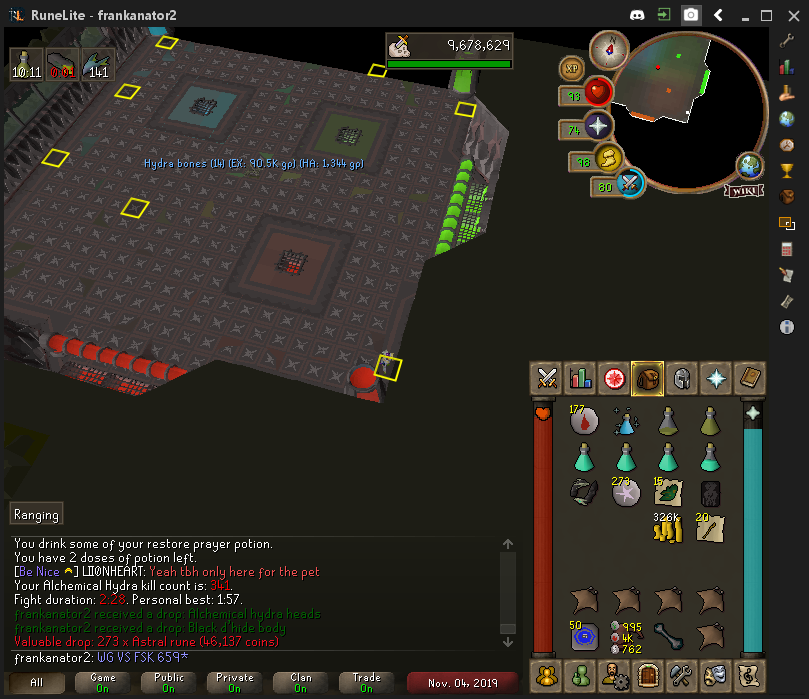
Task: Activate the special attack orb
Action: pos(630,183)
